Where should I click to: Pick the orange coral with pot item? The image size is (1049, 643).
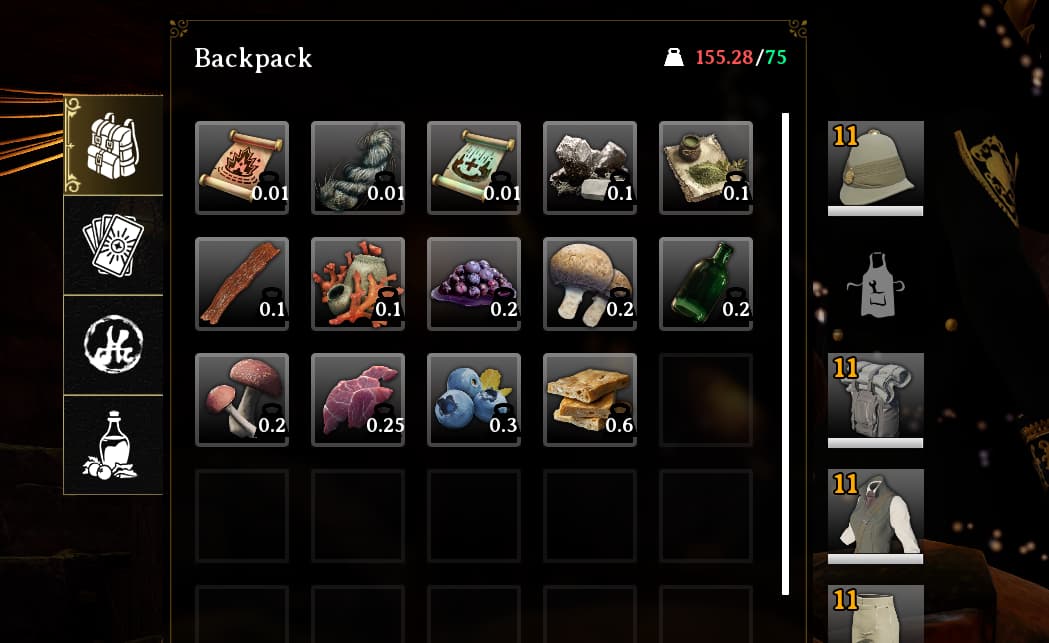click(x=358, y=283)
